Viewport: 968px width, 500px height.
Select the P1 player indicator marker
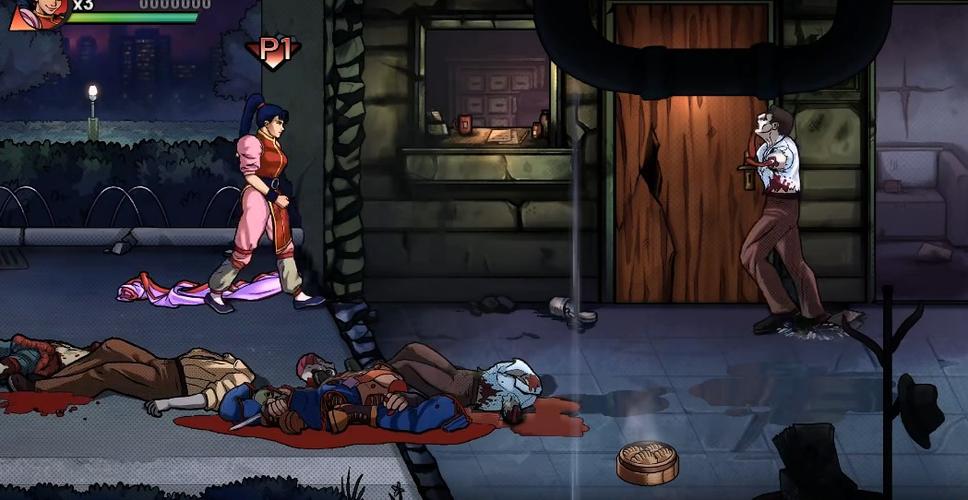point(269,51)
